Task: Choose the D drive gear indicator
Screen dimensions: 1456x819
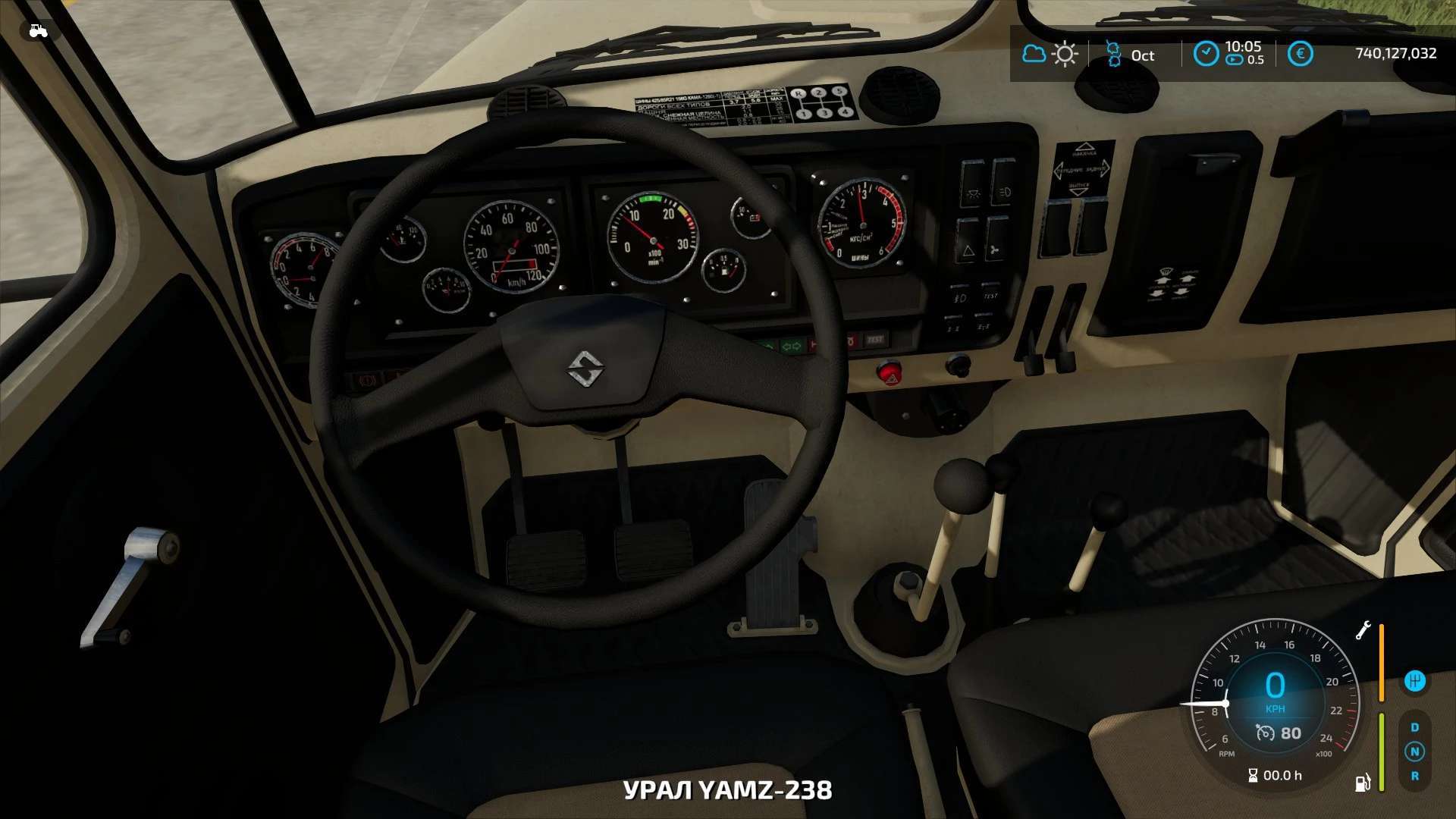Action: [x=1414, y=727]
